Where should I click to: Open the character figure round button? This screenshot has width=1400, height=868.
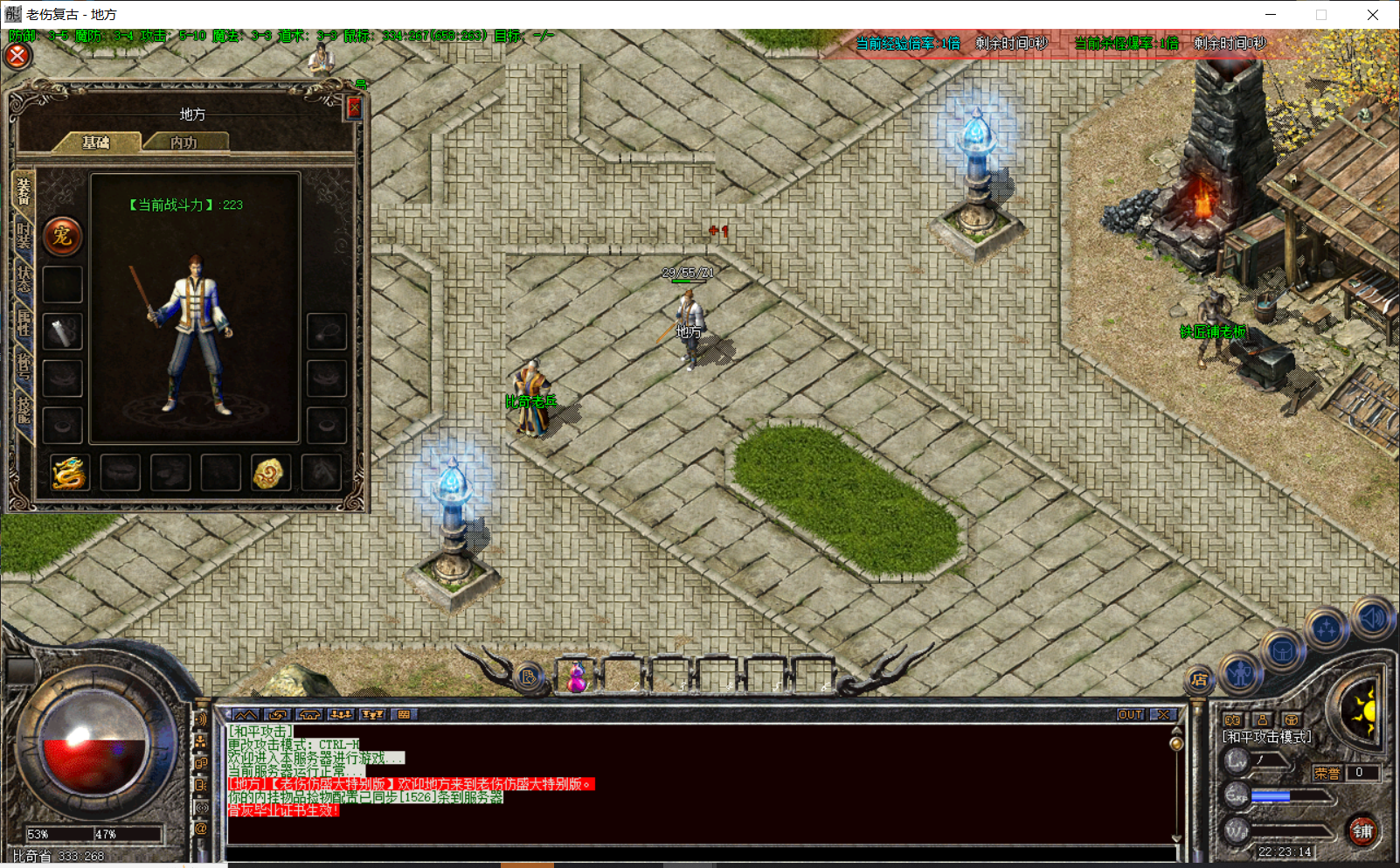click(1240, 673)
